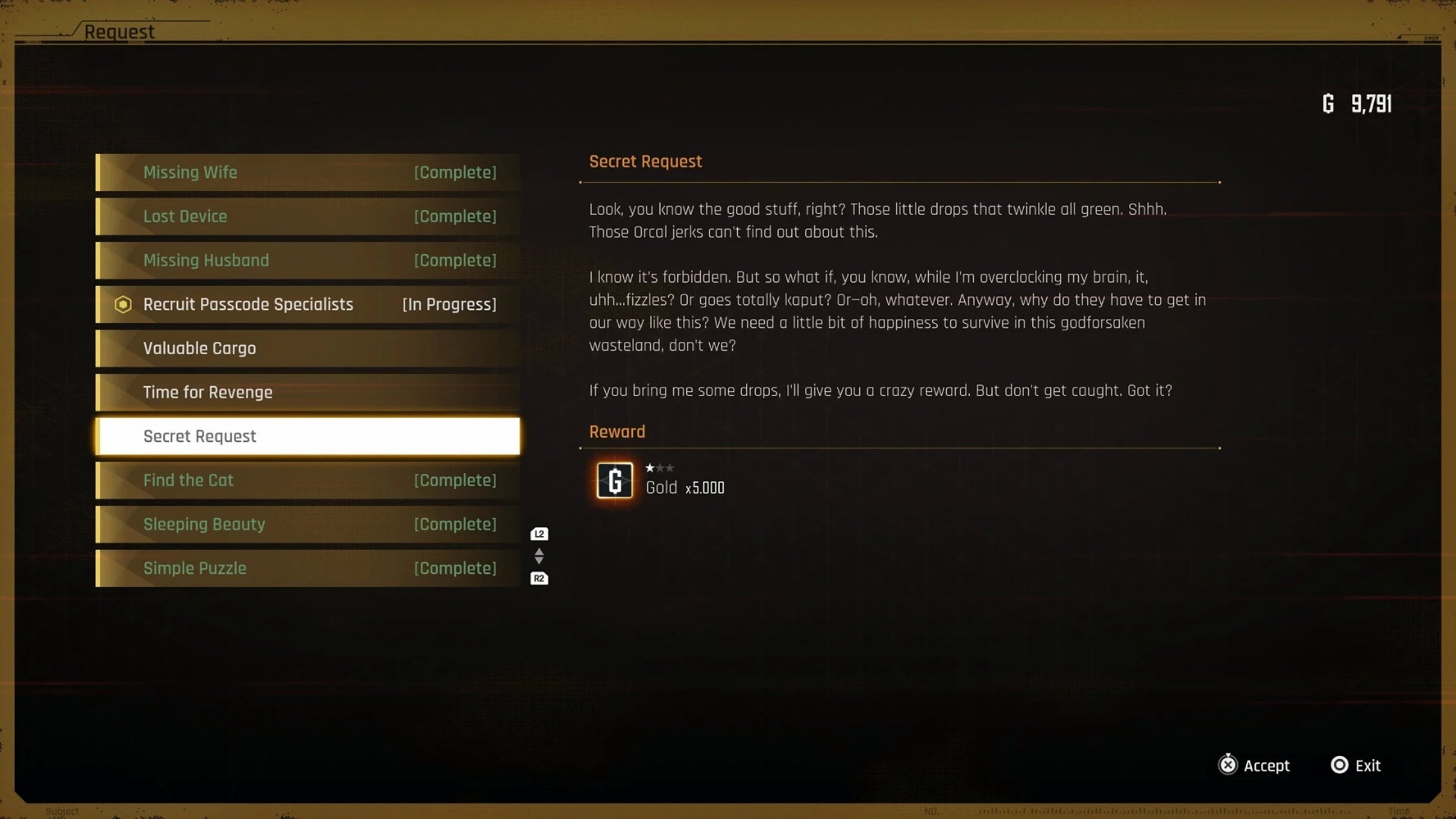Click Accept to take the Secret Request
The height and width of the screenshot is (819, 1456).
click(x=1267, y=765)
